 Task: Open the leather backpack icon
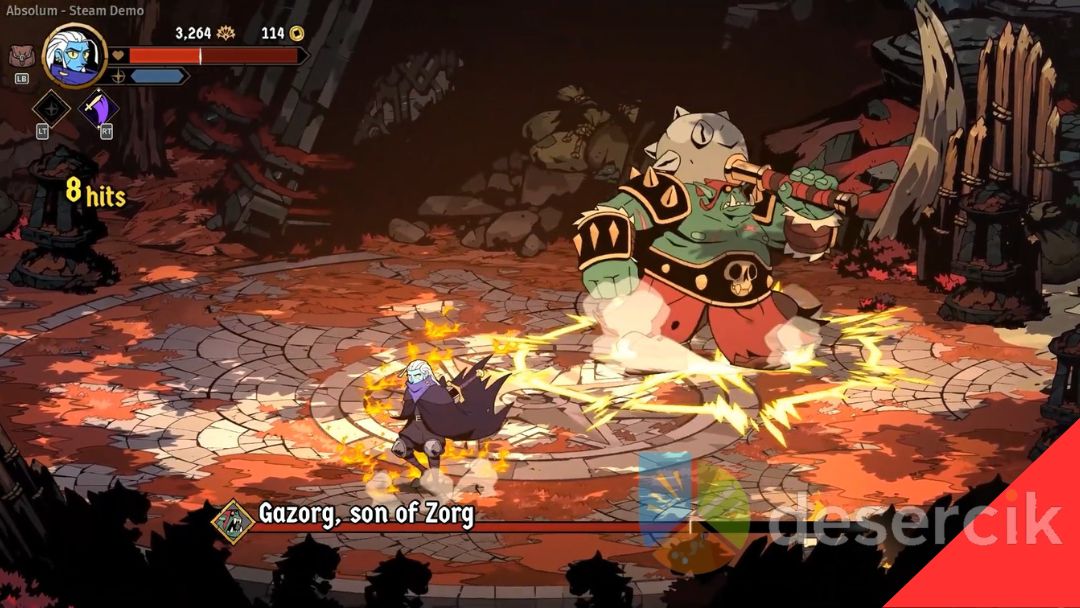click(20, 56)
